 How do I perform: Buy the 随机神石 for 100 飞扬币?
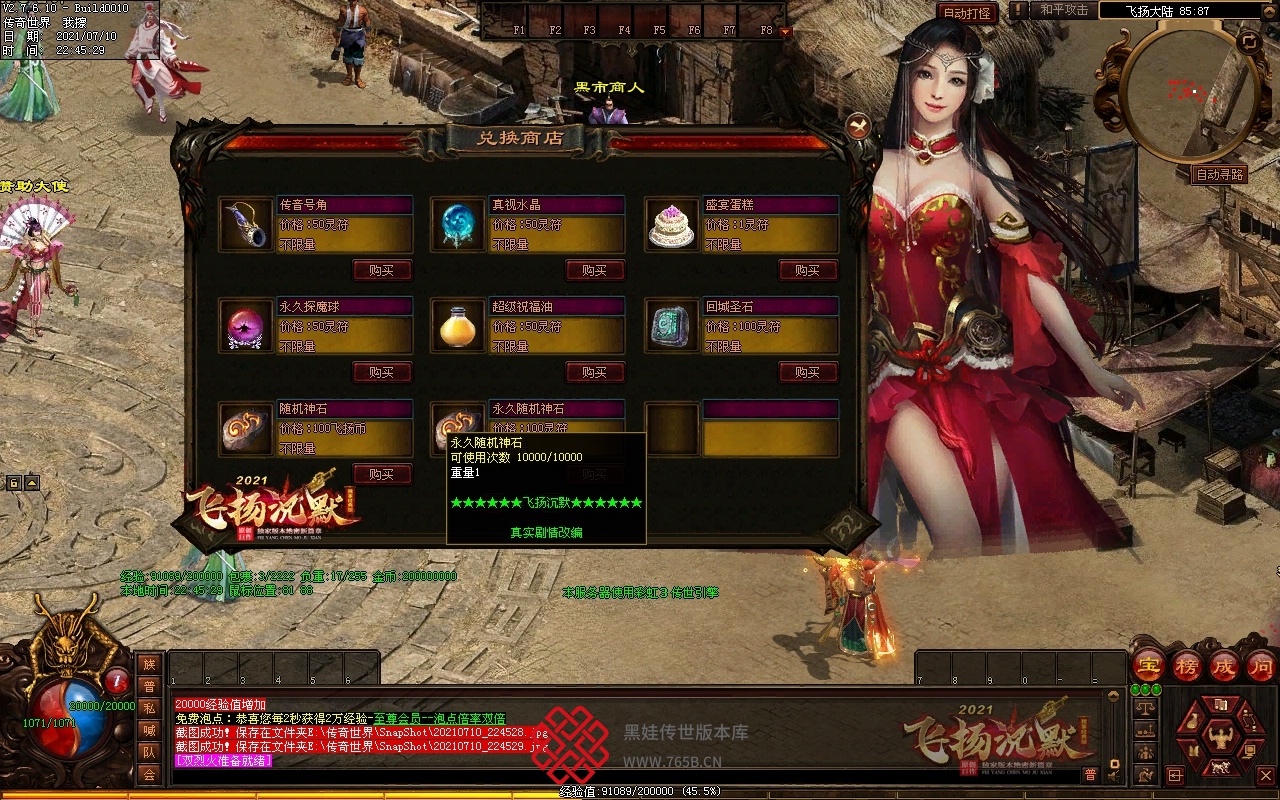click(x=382, y=474)
